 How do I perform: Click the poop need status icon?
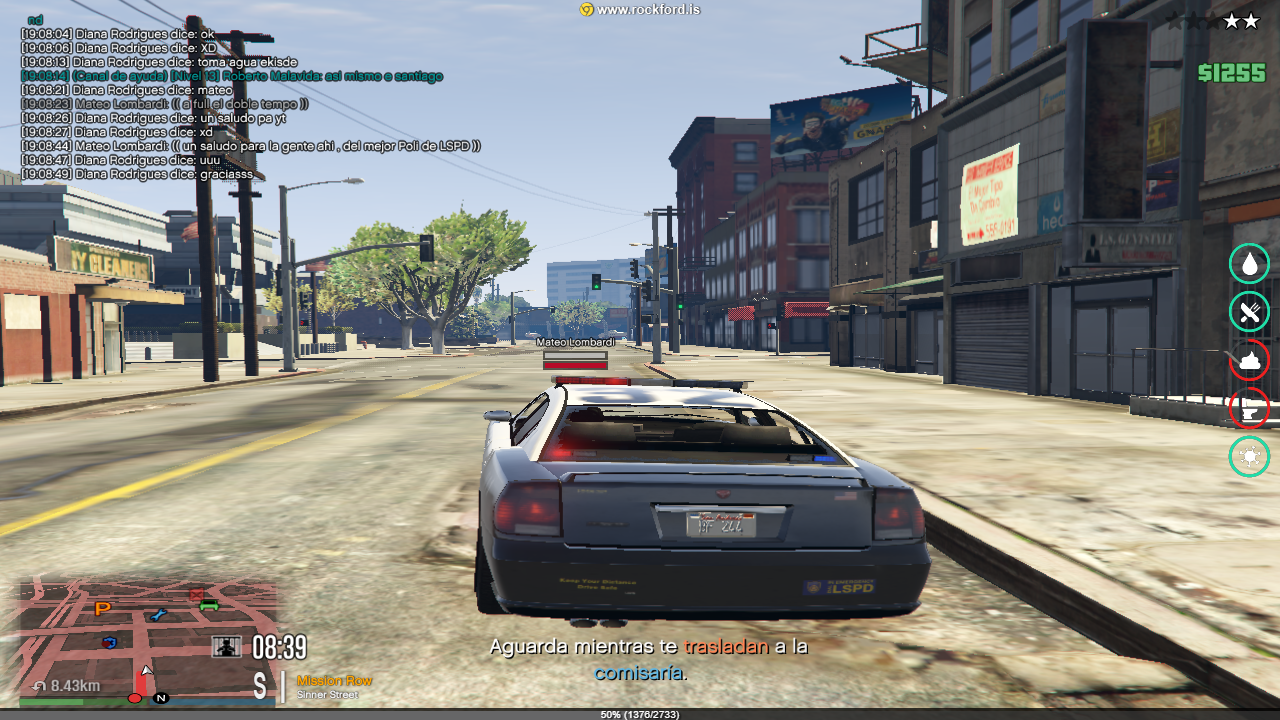[1249, 361]
